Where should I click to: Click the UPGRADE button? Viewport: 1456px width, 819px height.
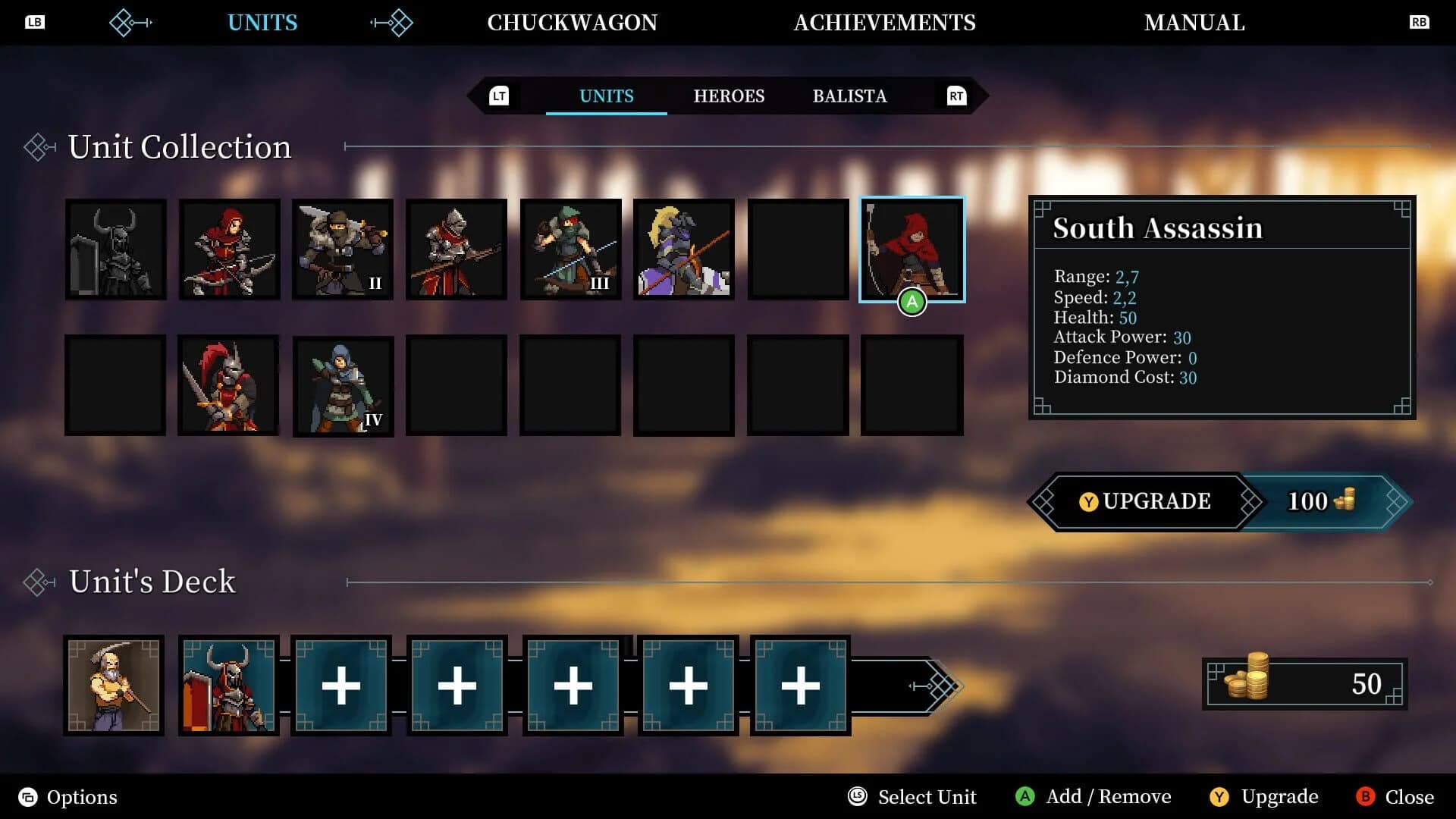pyautogui.click(x=1145, y=501)
